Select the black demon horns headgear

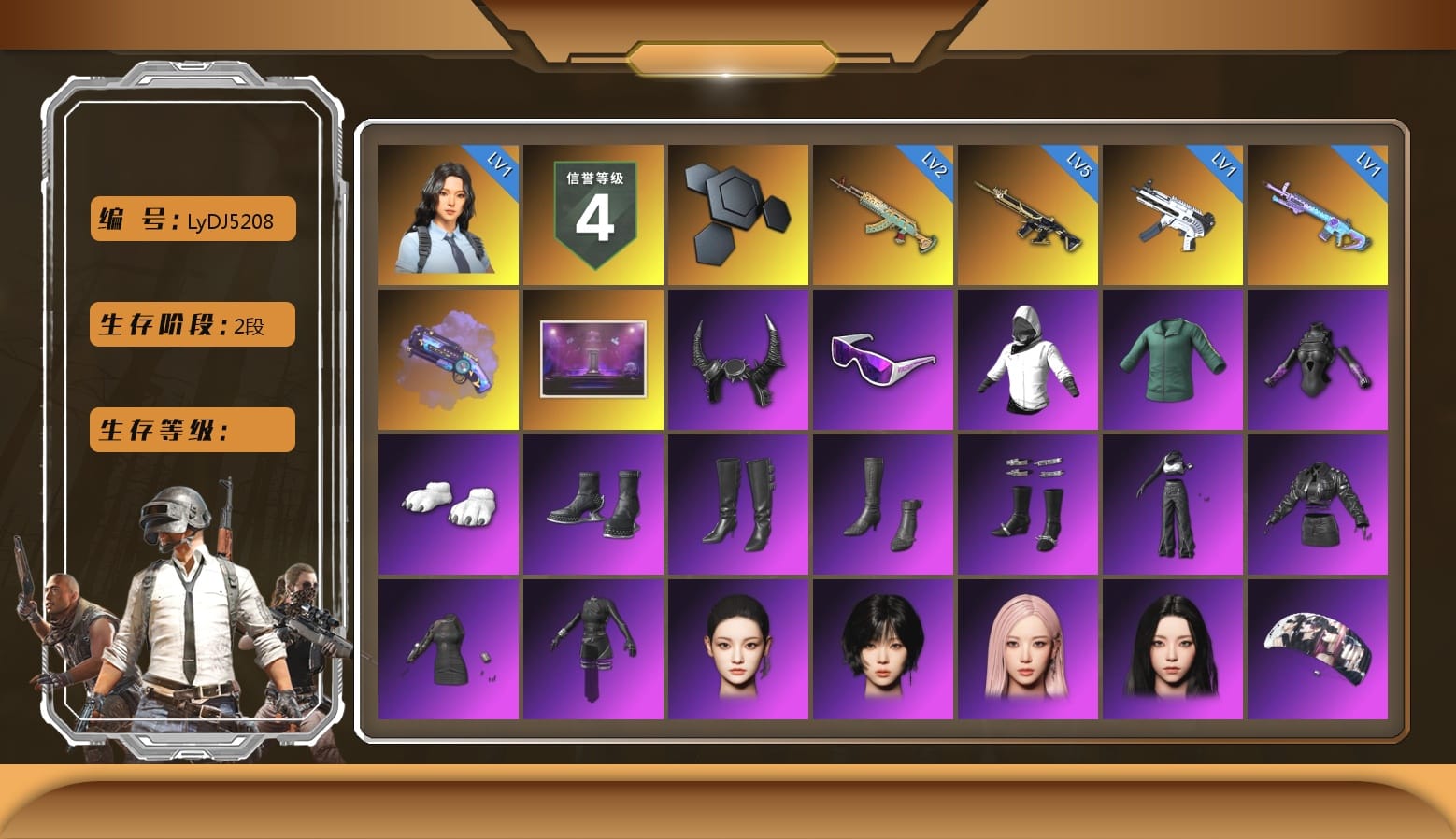pyautogui.click(x=738, y=360)
